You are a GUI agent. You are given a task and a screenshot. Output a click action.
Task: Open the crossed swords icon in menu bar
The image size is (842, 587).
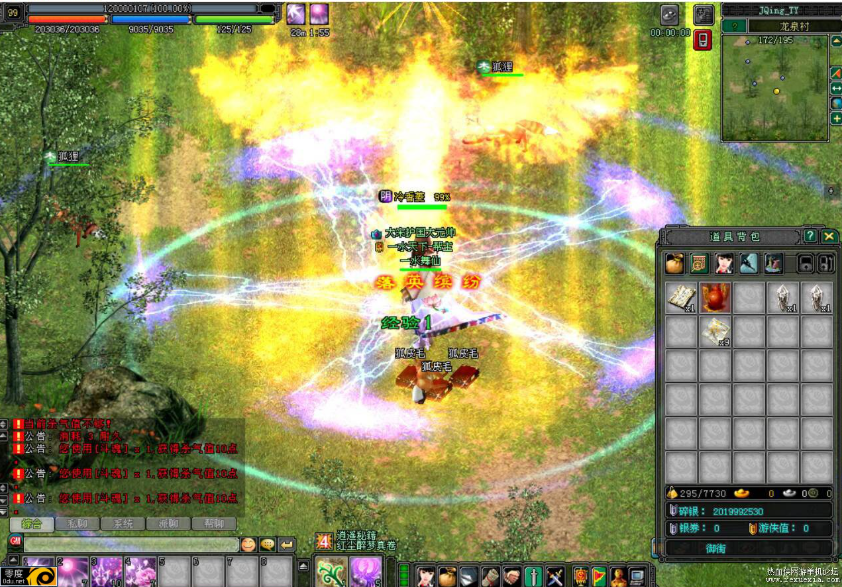(x=555, y=575)
